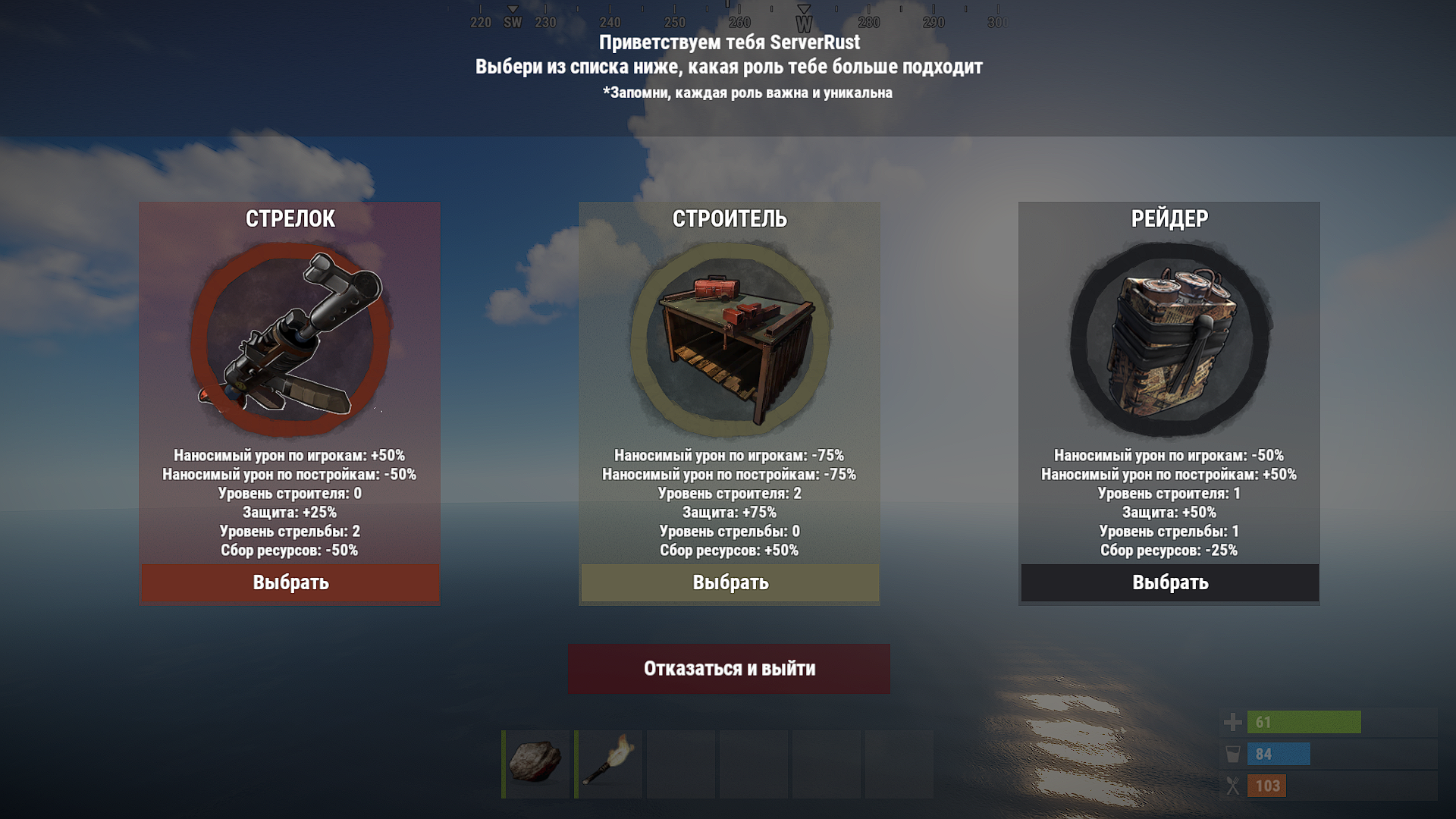This screenshot has height=819, width=1456.
Task: Click Отказаться и выйти to decline
Action: (729, 669)
